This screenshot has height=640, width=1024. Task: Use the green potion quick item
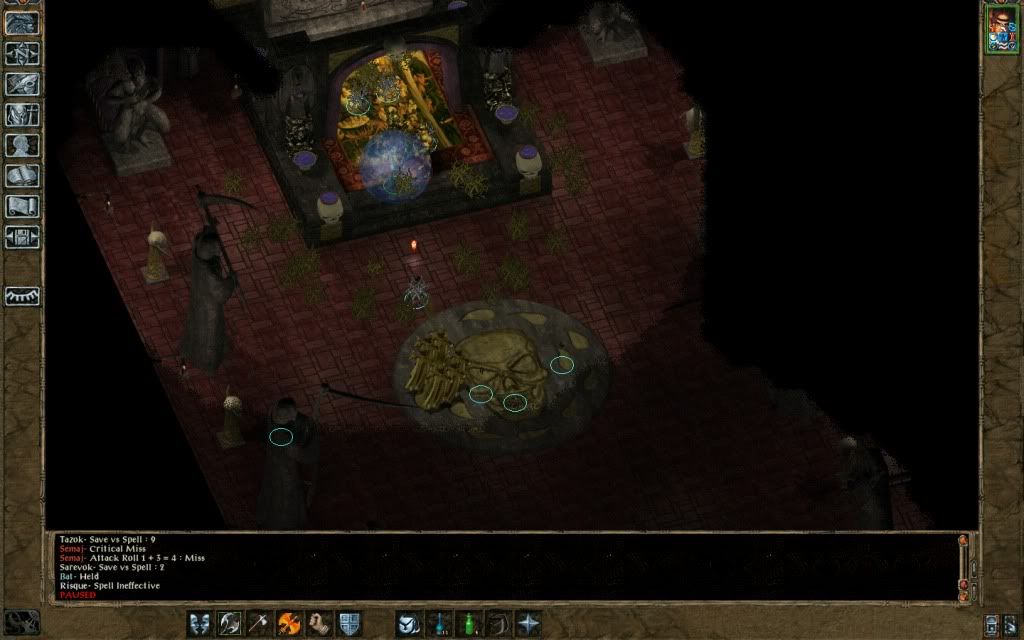(x=468, y=623)
